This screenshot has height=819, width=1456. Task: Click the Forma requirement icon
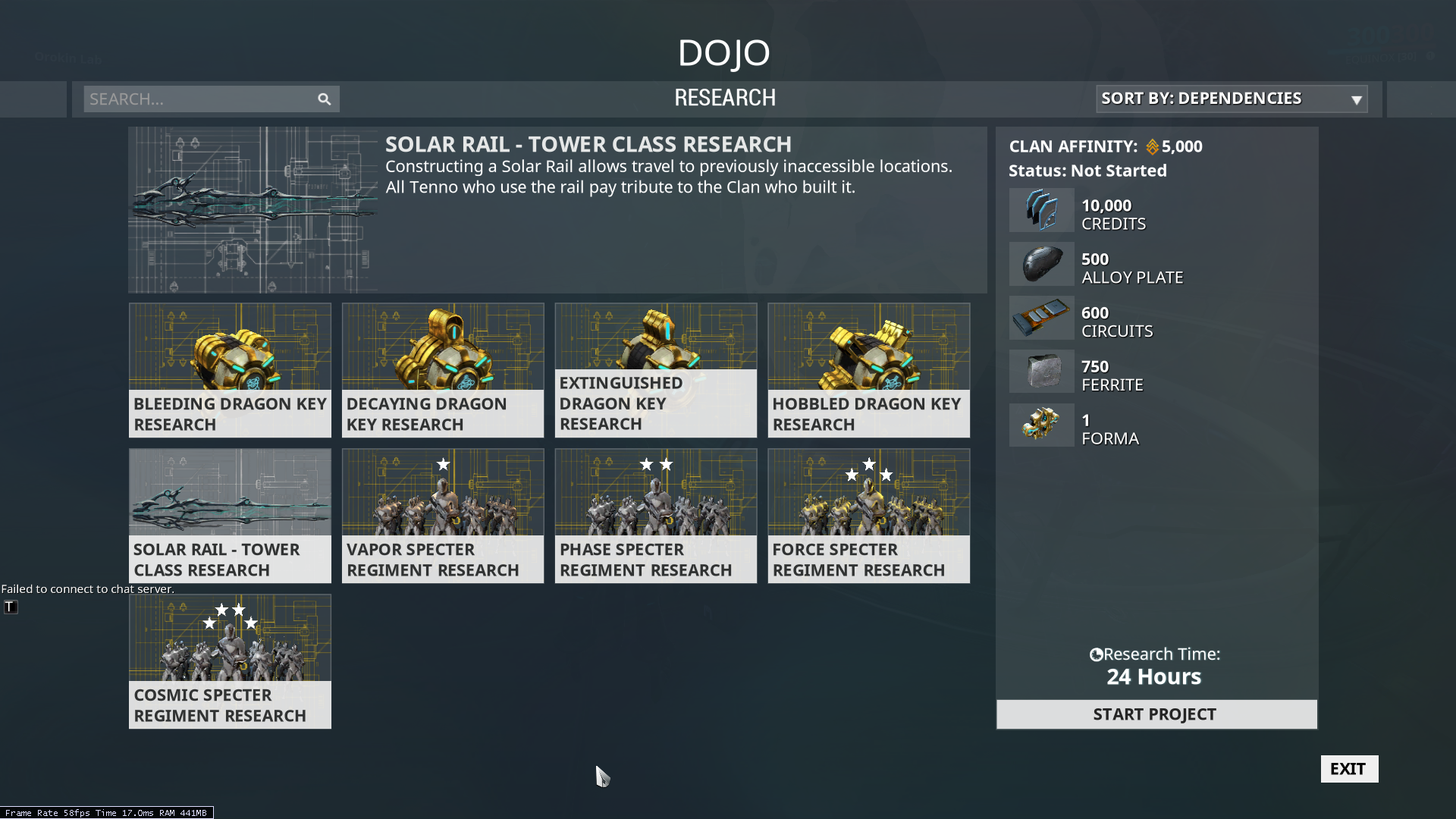click(x=1041, y=425)
